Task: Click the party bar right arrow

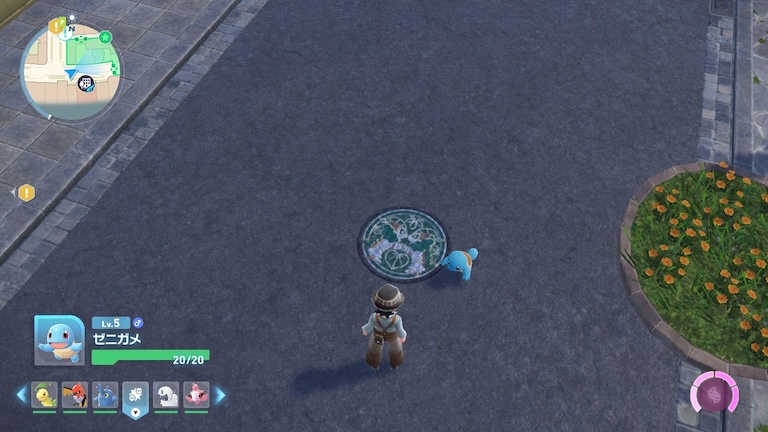Action: coord(220,395)
